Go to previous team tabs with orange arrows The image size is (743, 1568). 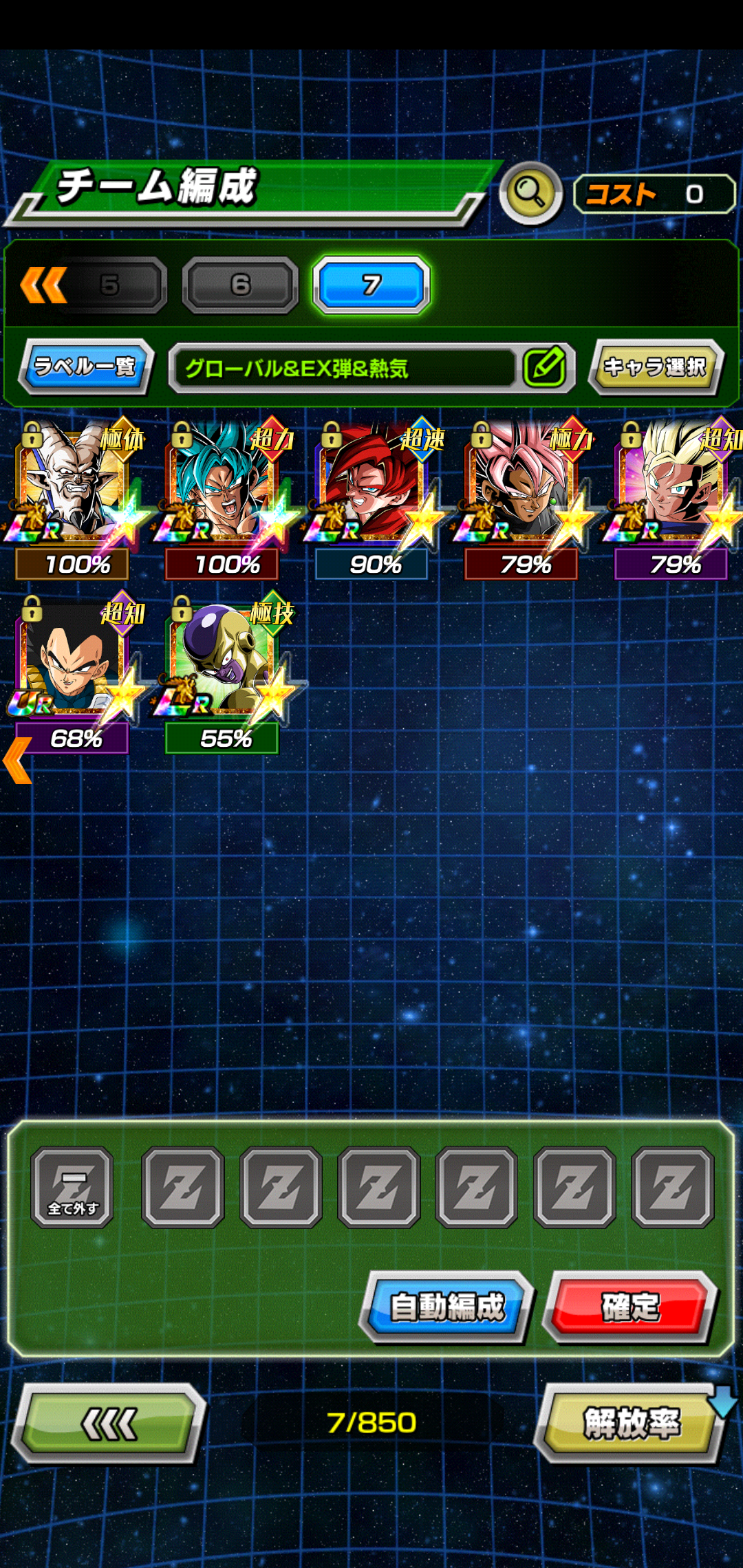(x=43, y=285)
